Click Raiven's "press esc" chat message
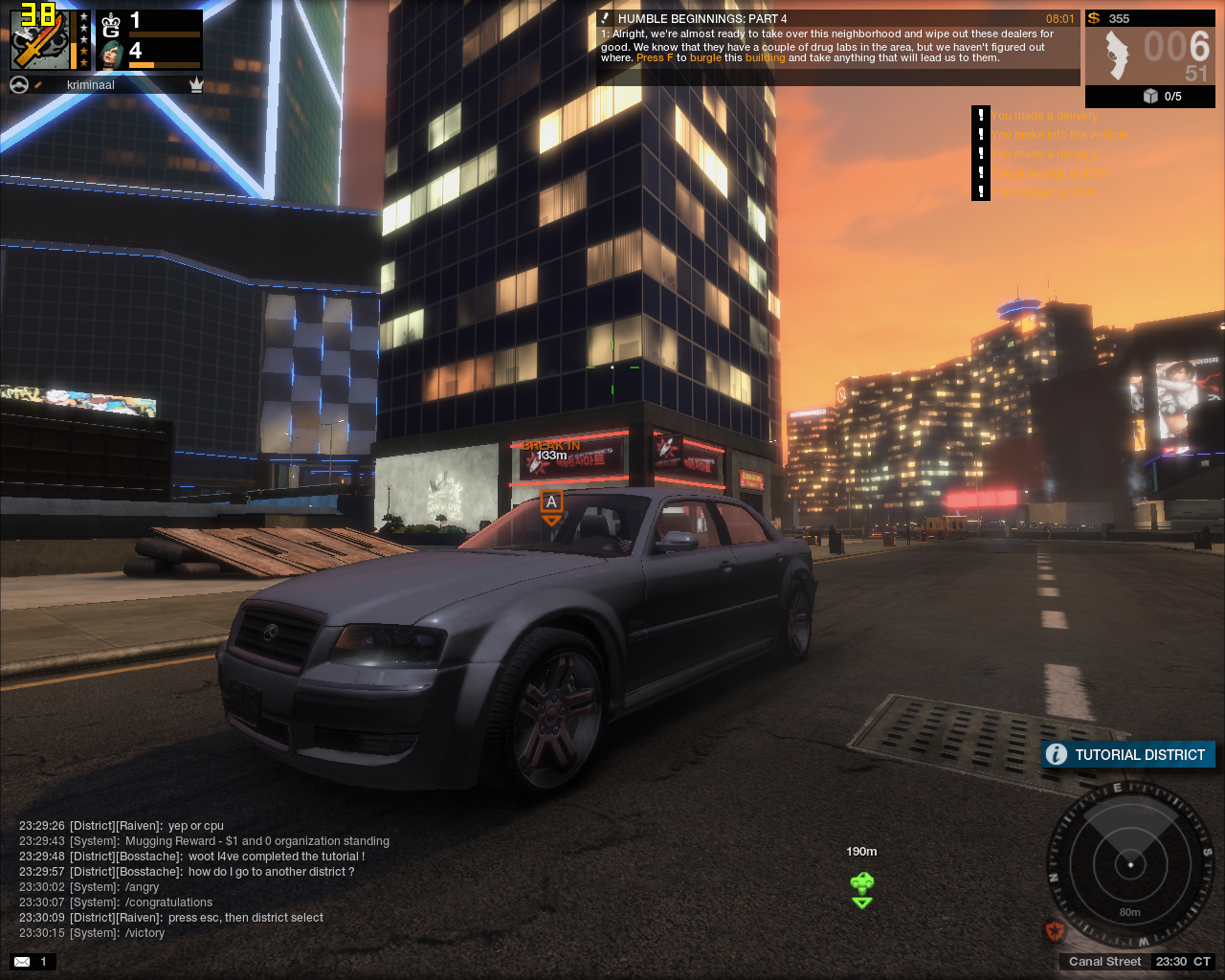This screenshot has height=980, width=1225. [245, 918]
